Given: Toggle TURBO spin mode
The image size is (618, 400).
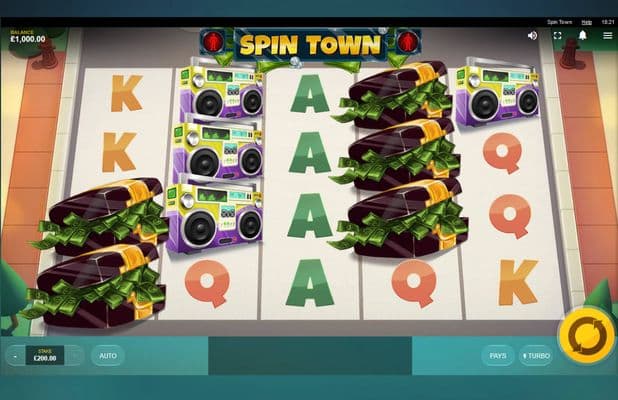Looking at the screenshot, I should (x=535, y=355).
